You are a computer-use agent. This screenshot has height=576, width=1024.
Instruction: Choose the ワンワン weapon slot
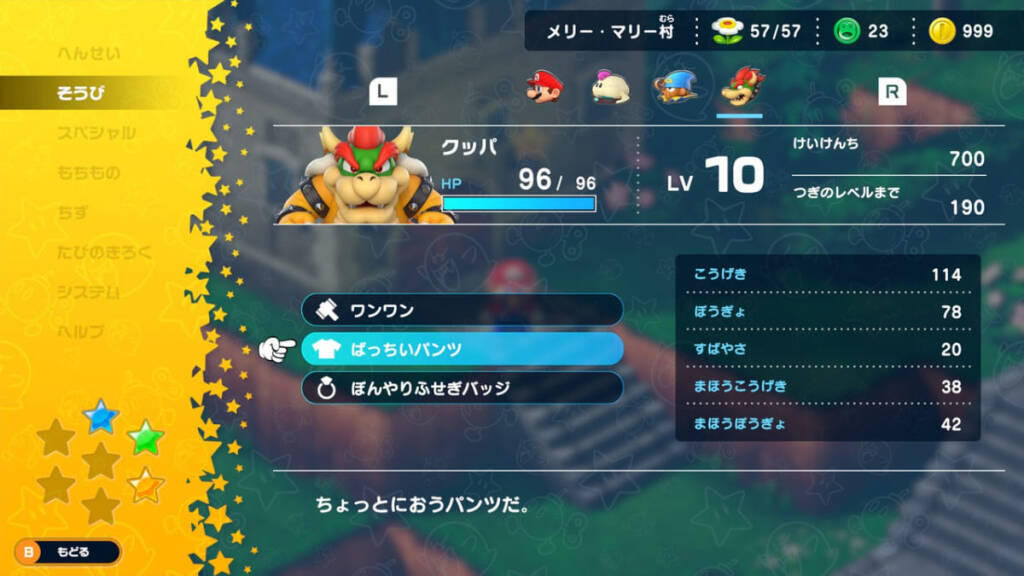click(462, 310)
